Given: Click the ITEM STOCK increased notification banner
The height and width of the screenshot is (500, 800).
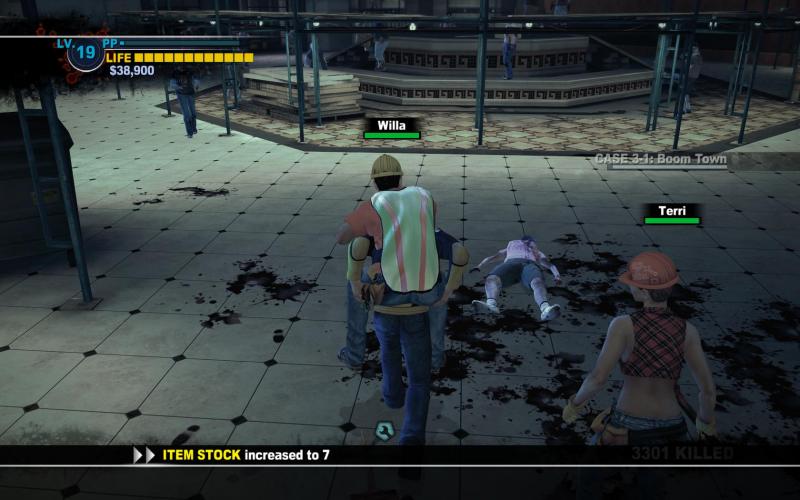Looking at the screenshot, I should pos(246,455).
